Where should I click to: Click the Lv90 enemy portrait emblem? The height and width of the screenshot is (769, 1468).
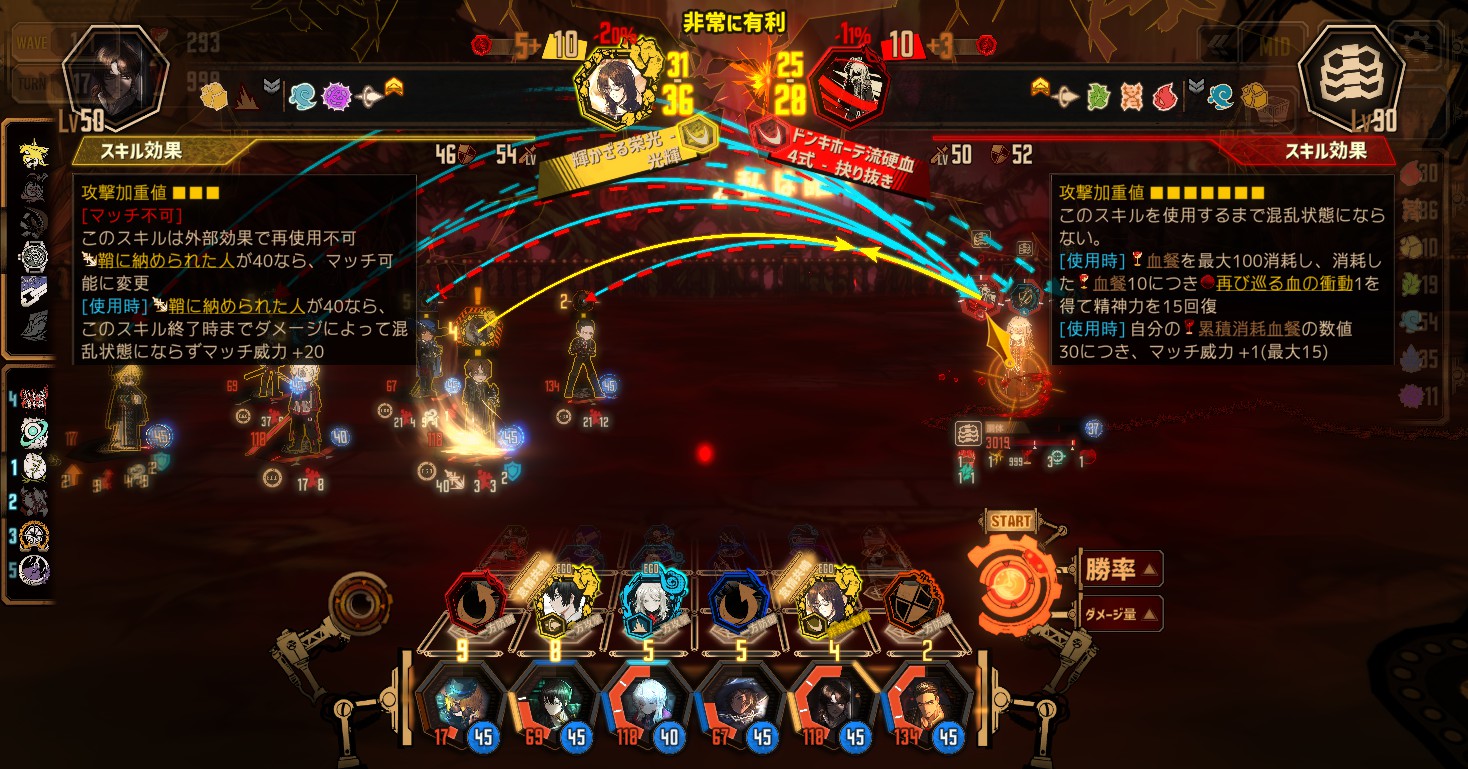(x=1350, y=75)
